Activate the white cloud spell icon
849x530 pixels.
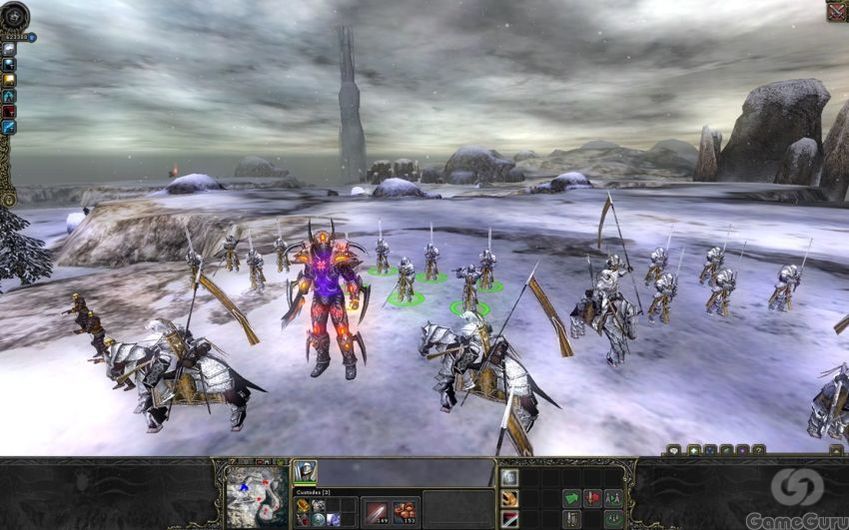[x=9, y=48]
